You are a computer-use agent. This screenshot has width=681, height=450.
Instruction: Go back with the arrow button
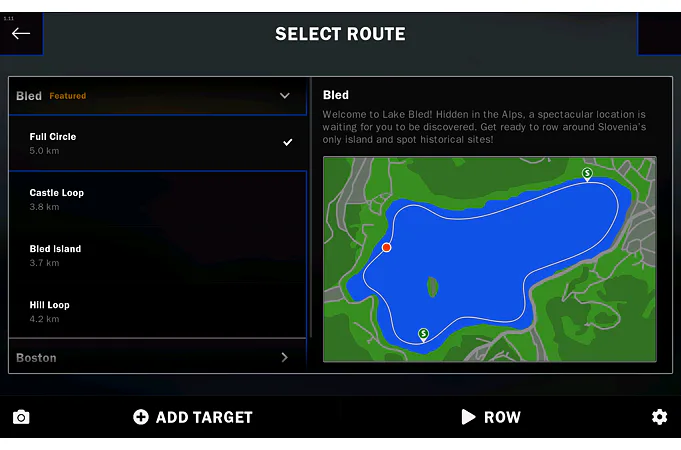click(21, 33)
